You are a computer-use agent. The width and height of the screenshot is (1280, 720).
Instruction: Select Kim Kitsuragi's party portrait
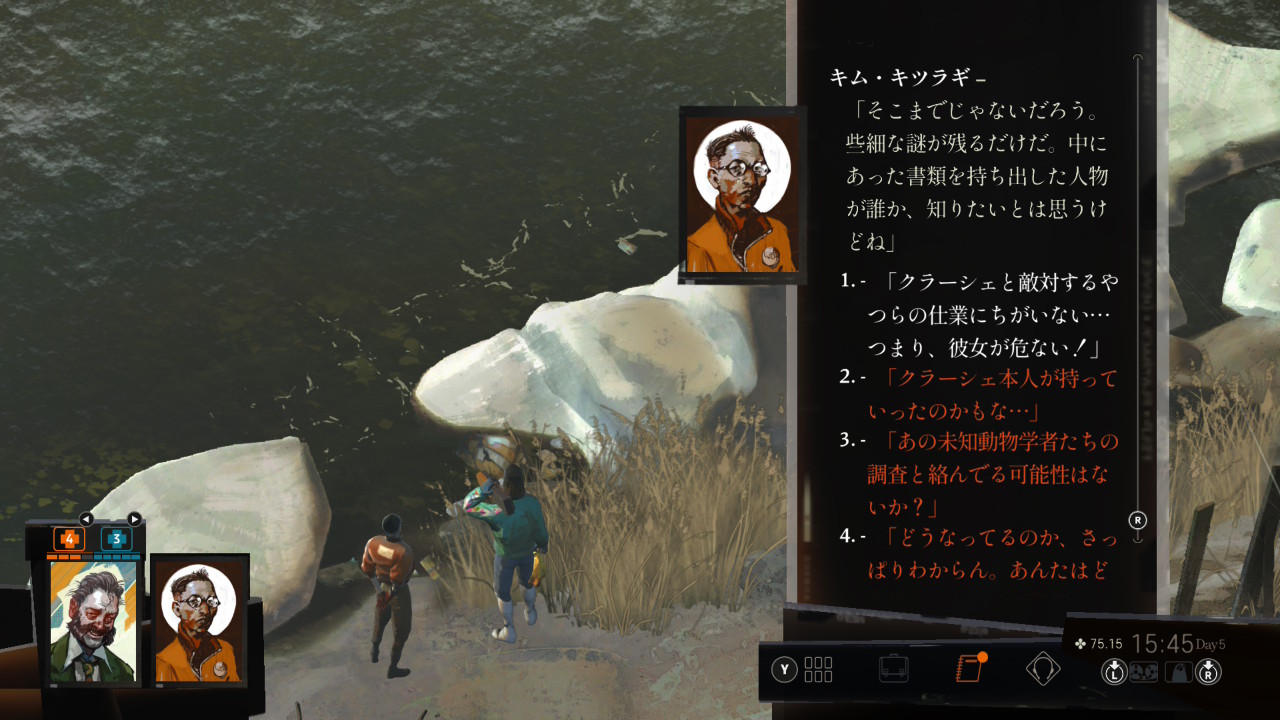[199, 621]
